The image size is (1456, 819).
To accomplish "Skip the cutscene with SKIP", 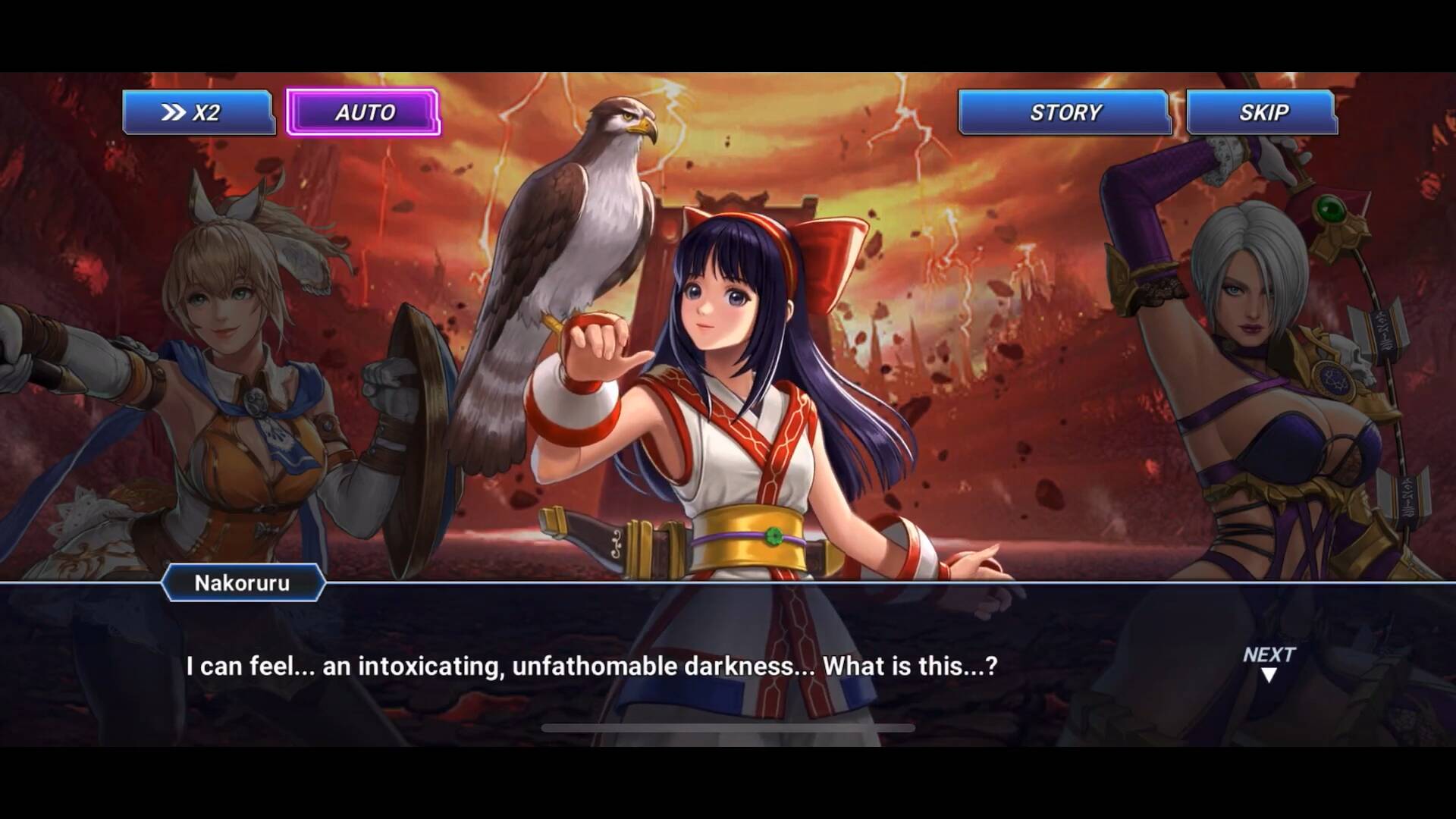I will 1262,112.
